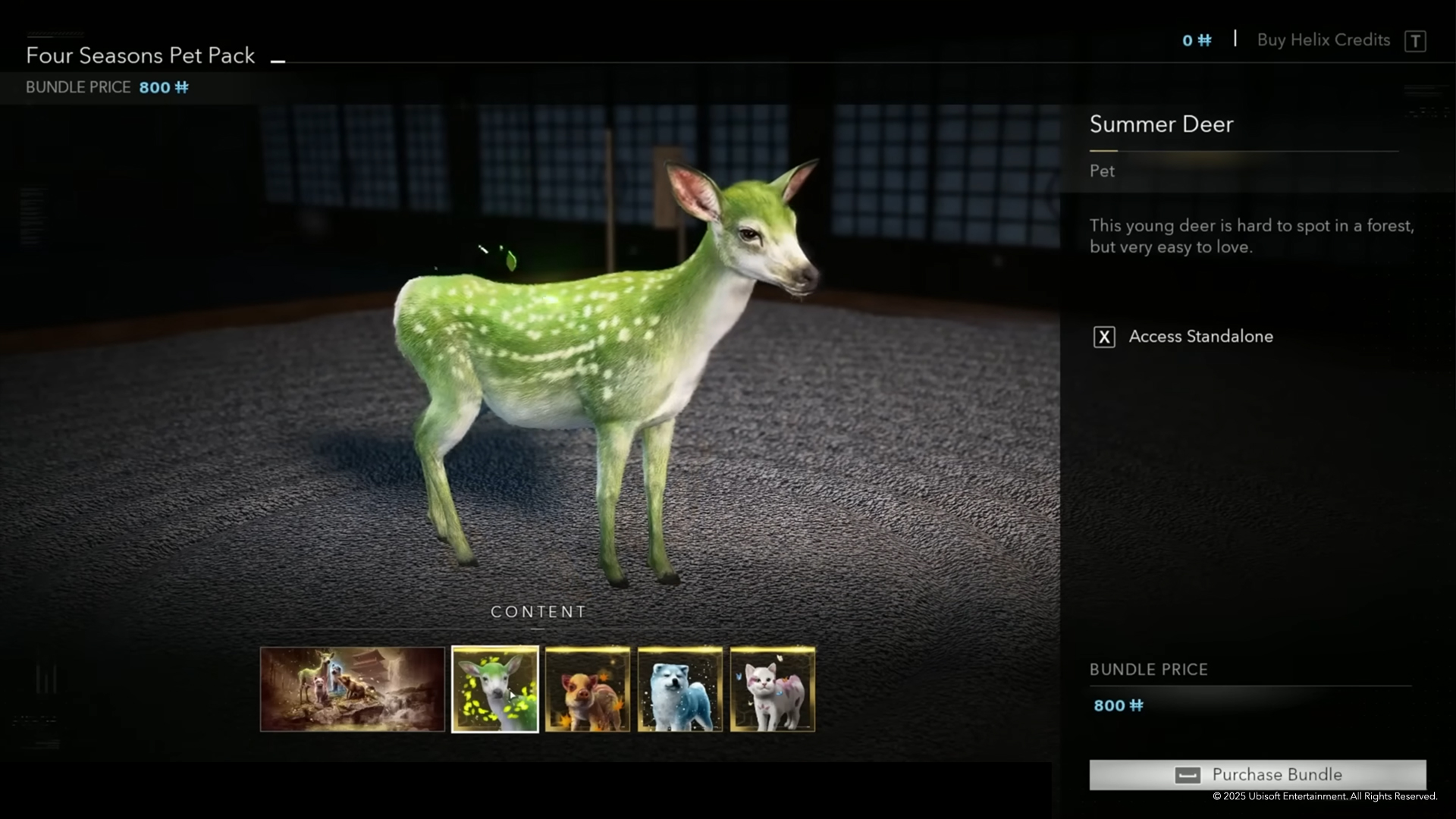
Task: Purchase the Four Seasons Pet Pack bundle
Action: [x=1257, y=774]
